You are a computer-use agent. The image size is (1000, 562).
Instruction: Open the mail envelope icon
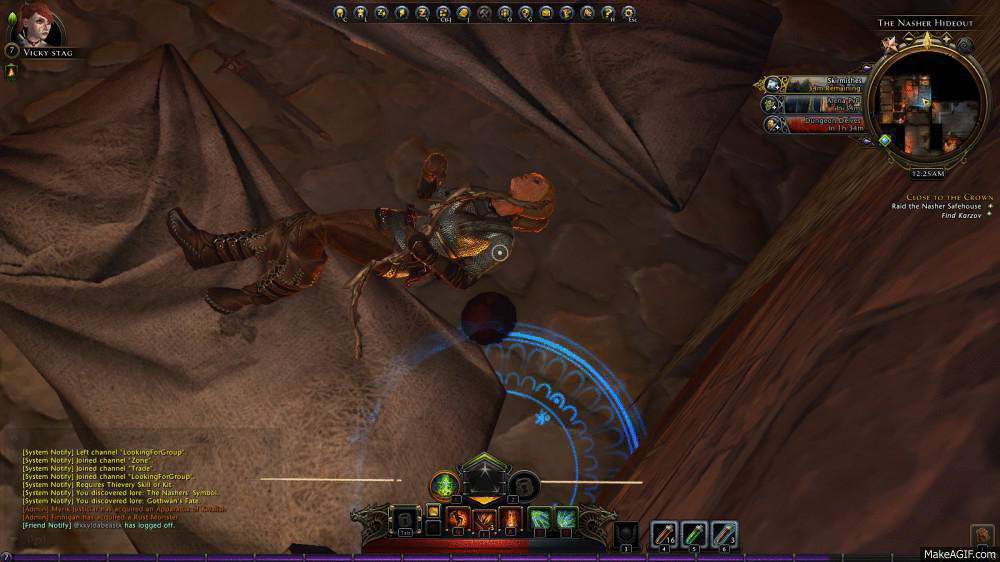tap(545, 13)
